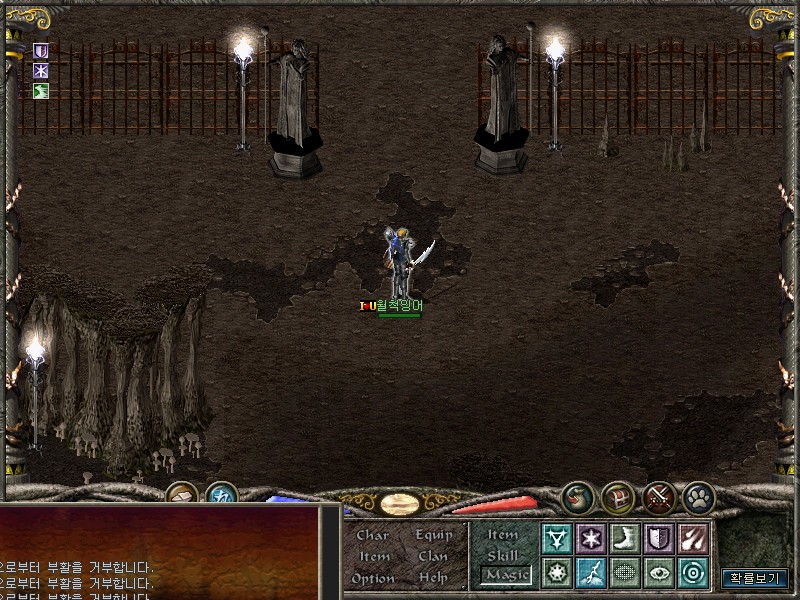The height and width of the screenshot is (600, 800).
Task: Open the round book button above chat
Action: click(x=181, y=495)
